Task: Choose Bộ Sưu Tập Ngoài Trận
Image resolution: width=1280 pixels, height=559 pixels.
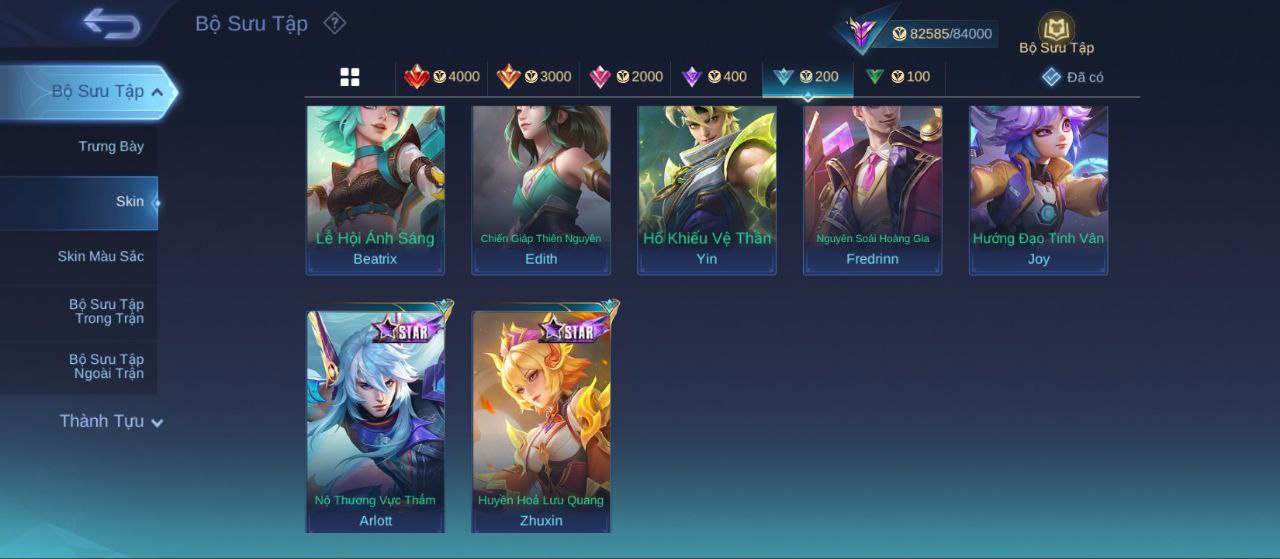Action: tap(106, 367)
